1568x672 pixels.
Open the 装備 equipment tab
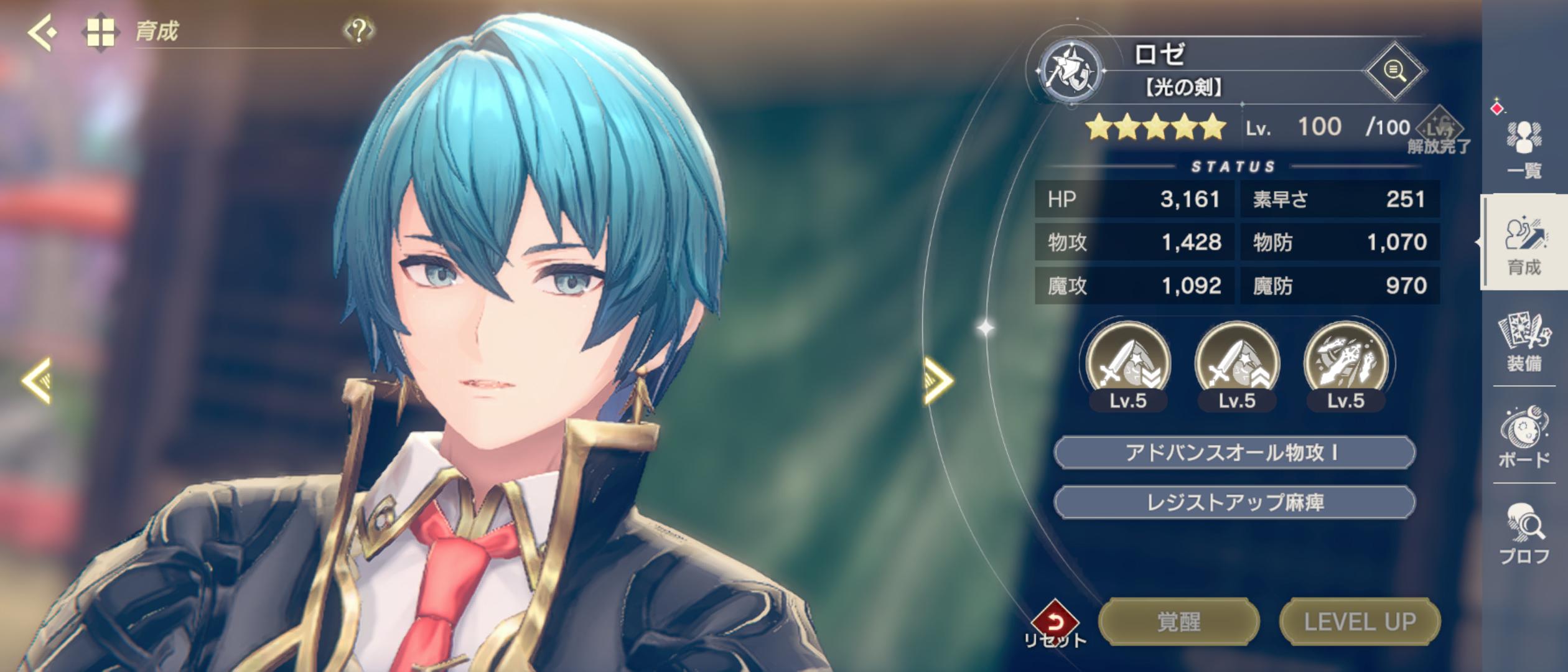pyautogui.click(x=1524, y=342)
